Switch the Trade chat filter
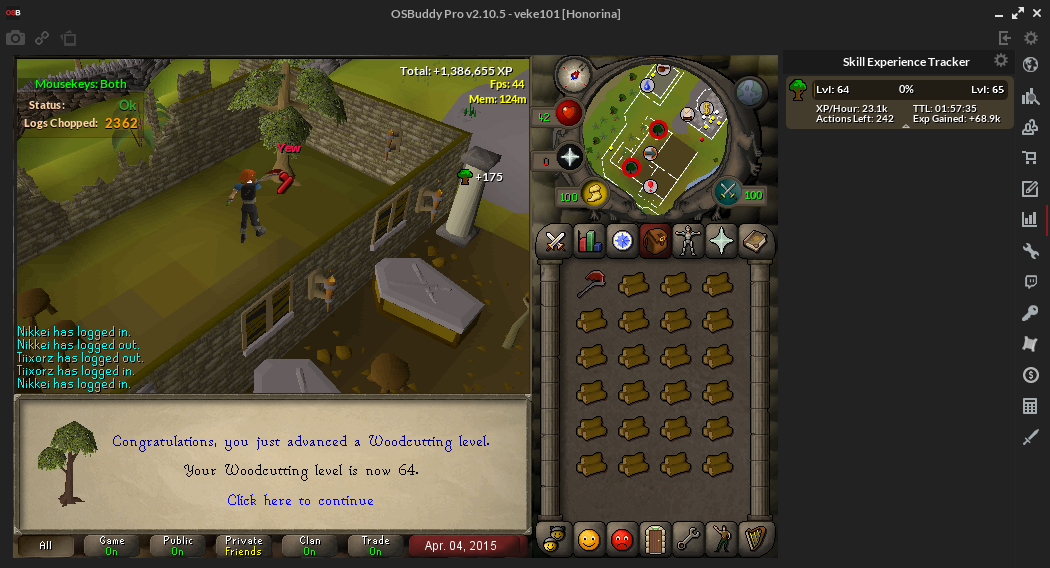 (x=375, y=546)
